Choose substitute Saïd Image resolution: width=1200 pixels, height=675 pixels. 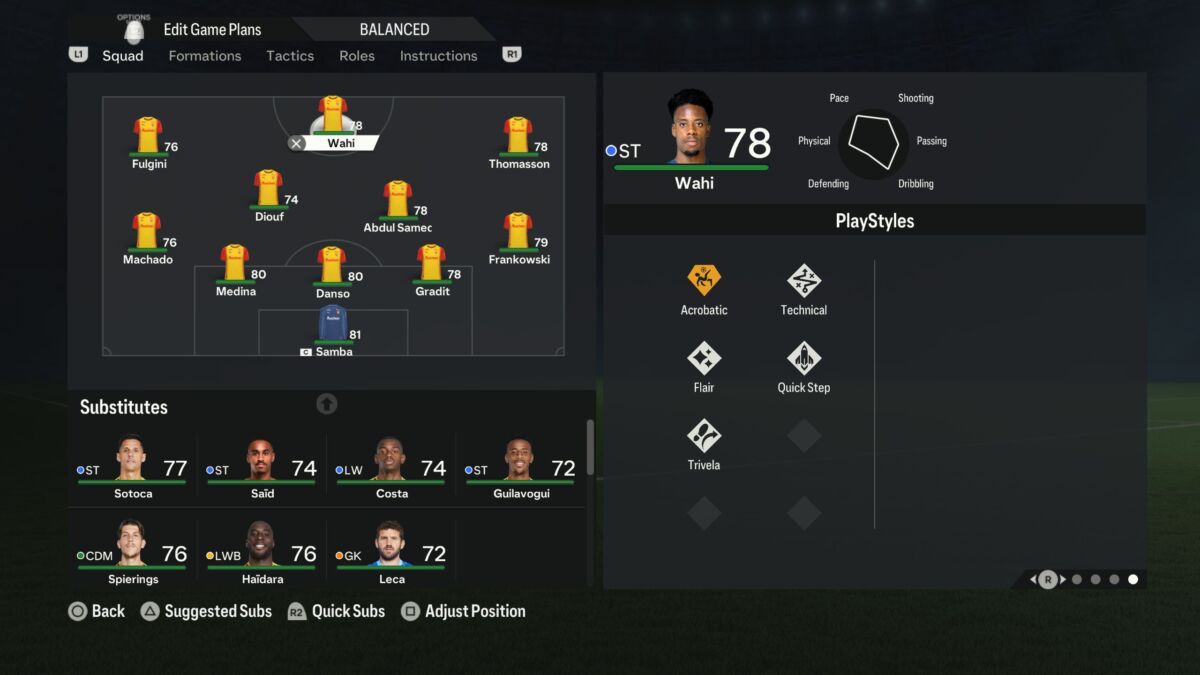point(262,466)
